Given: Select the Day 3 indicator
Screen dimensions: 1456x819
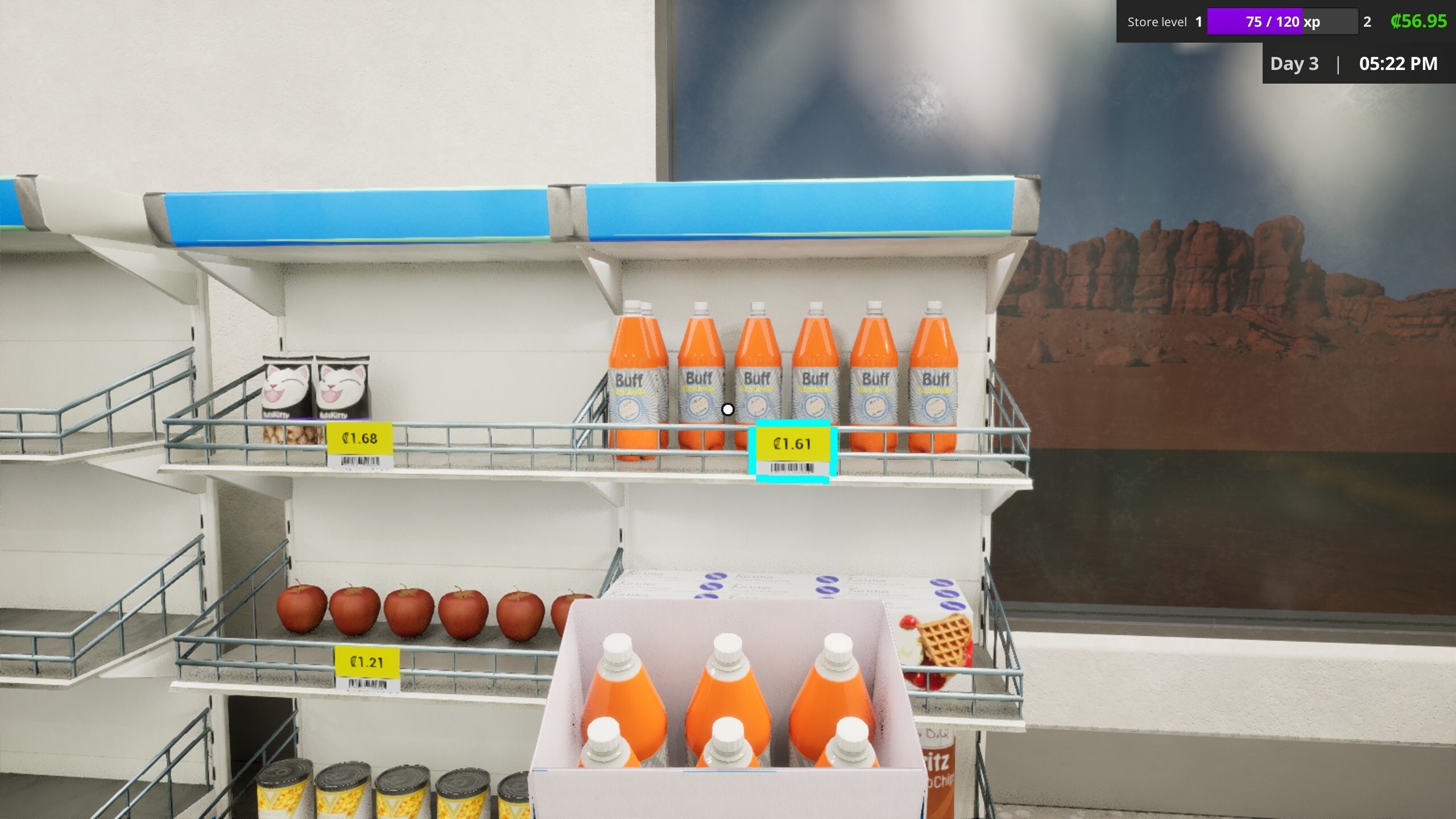Looking at the screenshot, I should [1295, 63].
